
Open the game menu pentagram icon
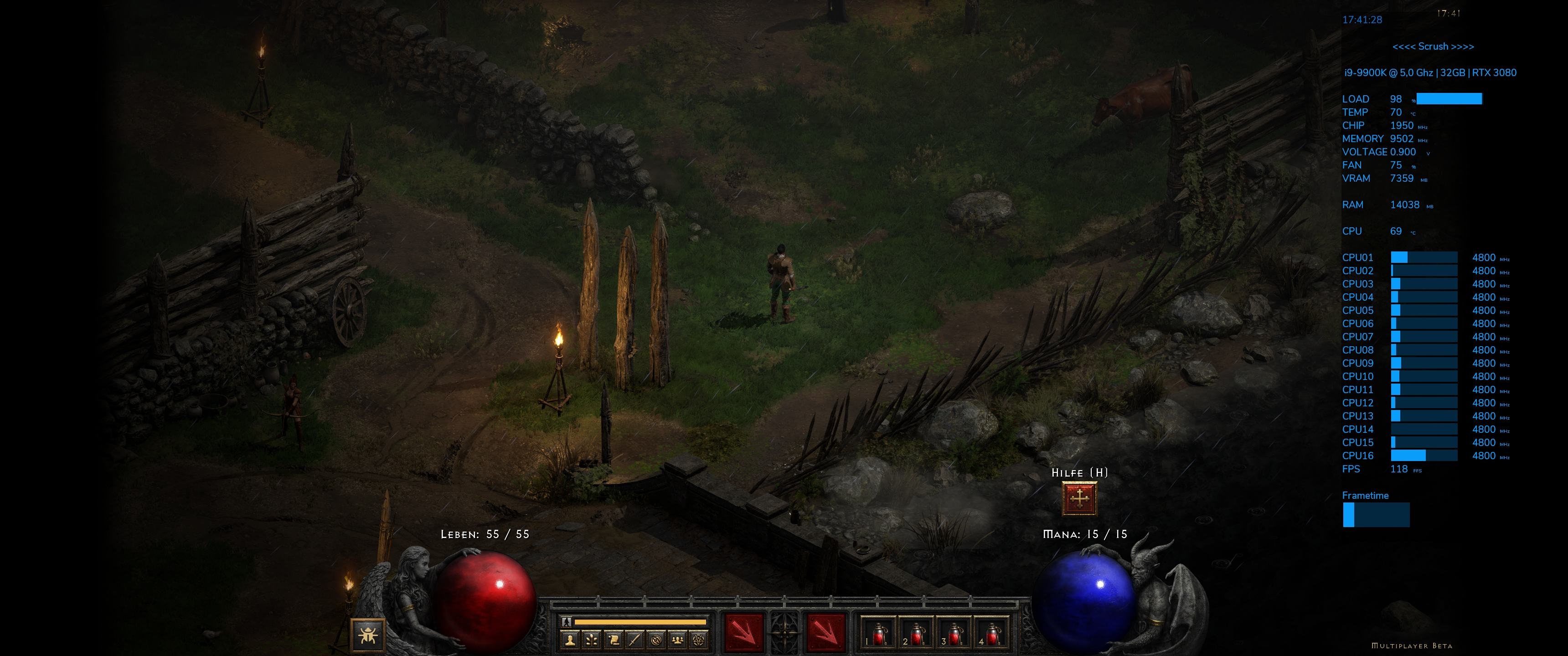click(x=699, y=640)
